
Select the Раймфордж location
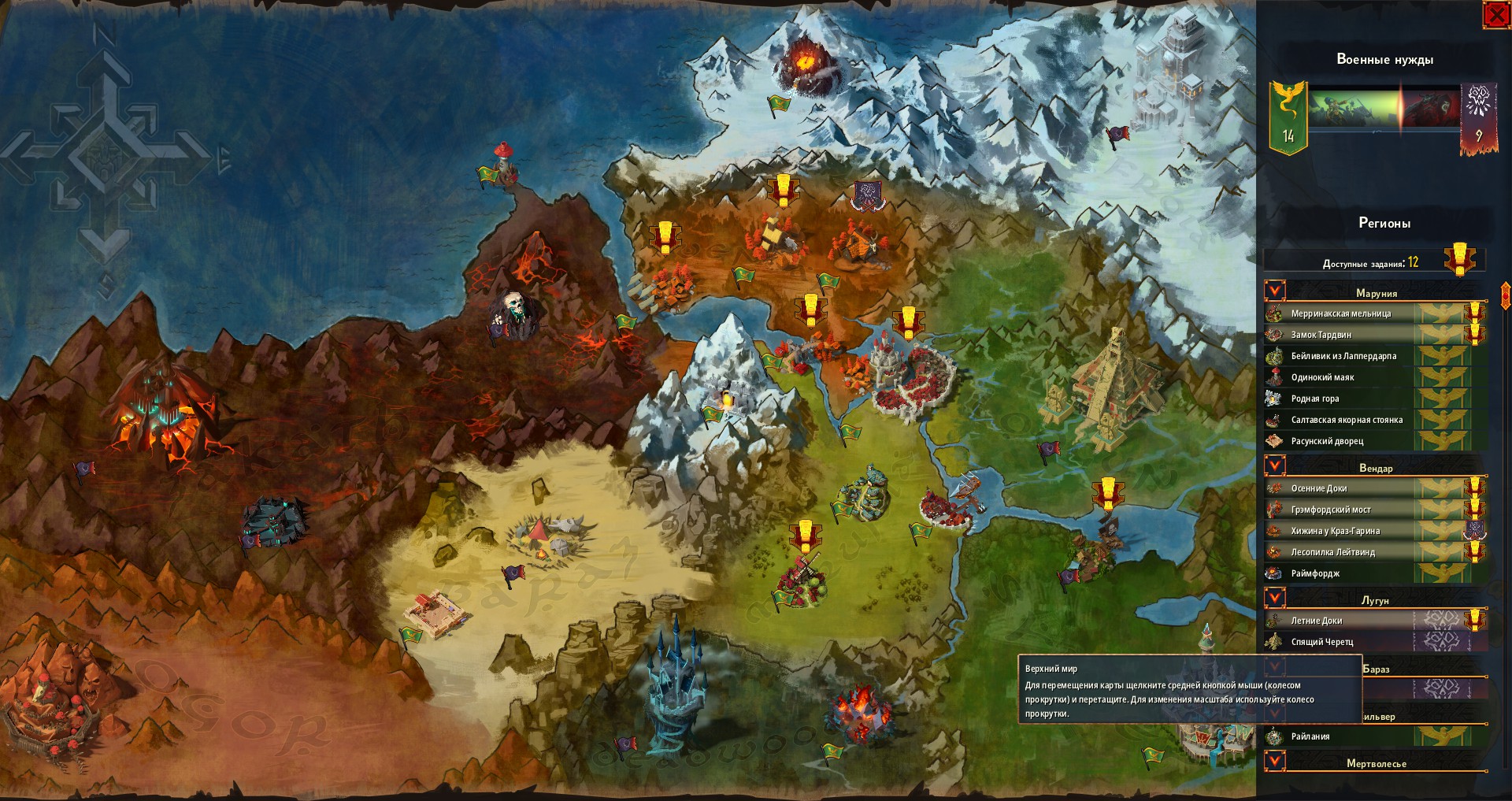(1315, 573)
